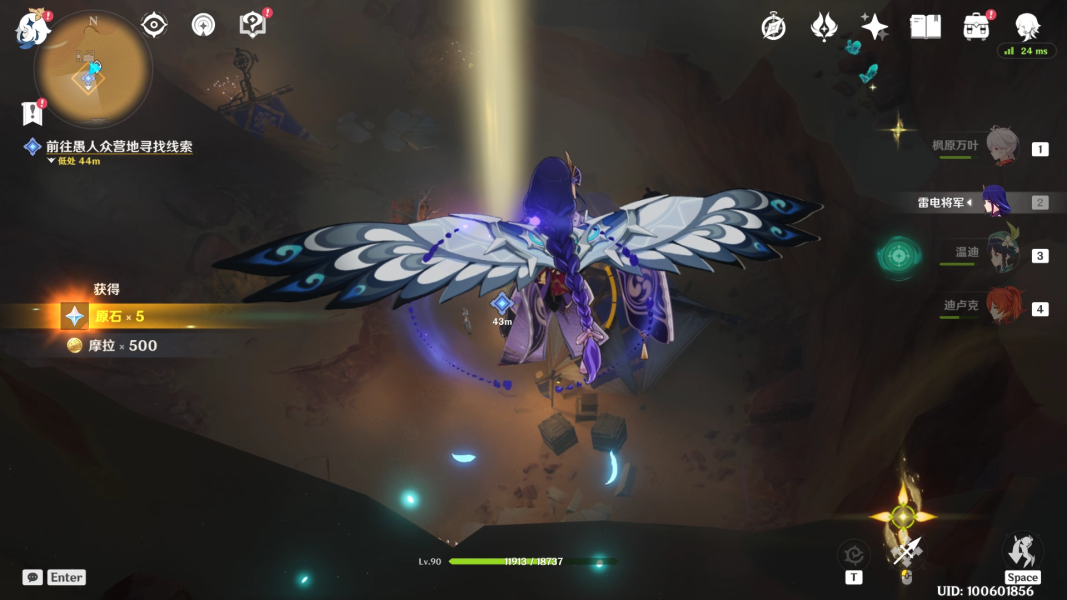Screen dimensions: 1067x600
Task: Click the sprint action button
Action: click(x=1022, y=553)
